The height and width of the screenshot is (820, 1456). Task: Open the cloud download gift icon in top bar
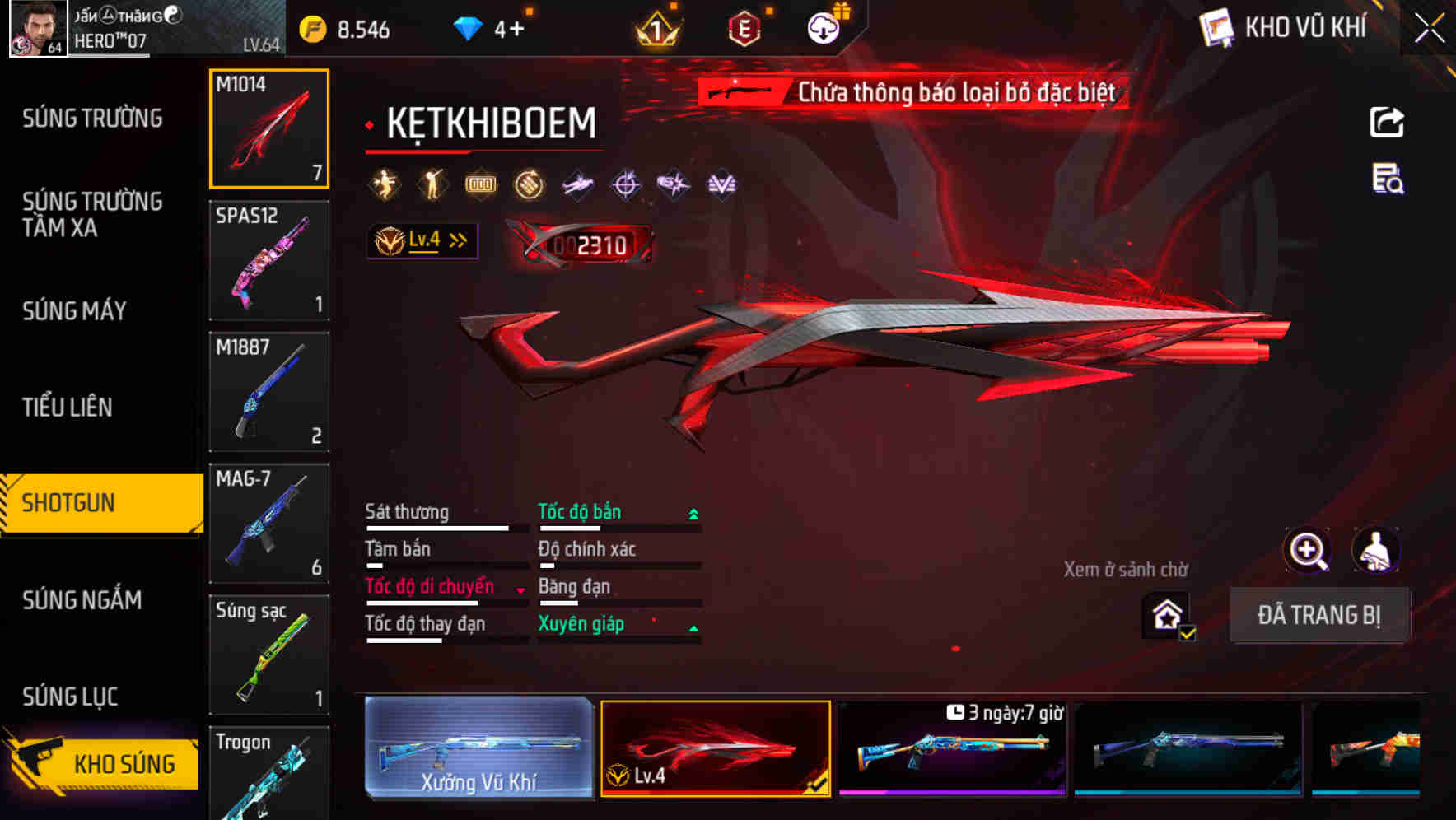click(x=822, y=26)
